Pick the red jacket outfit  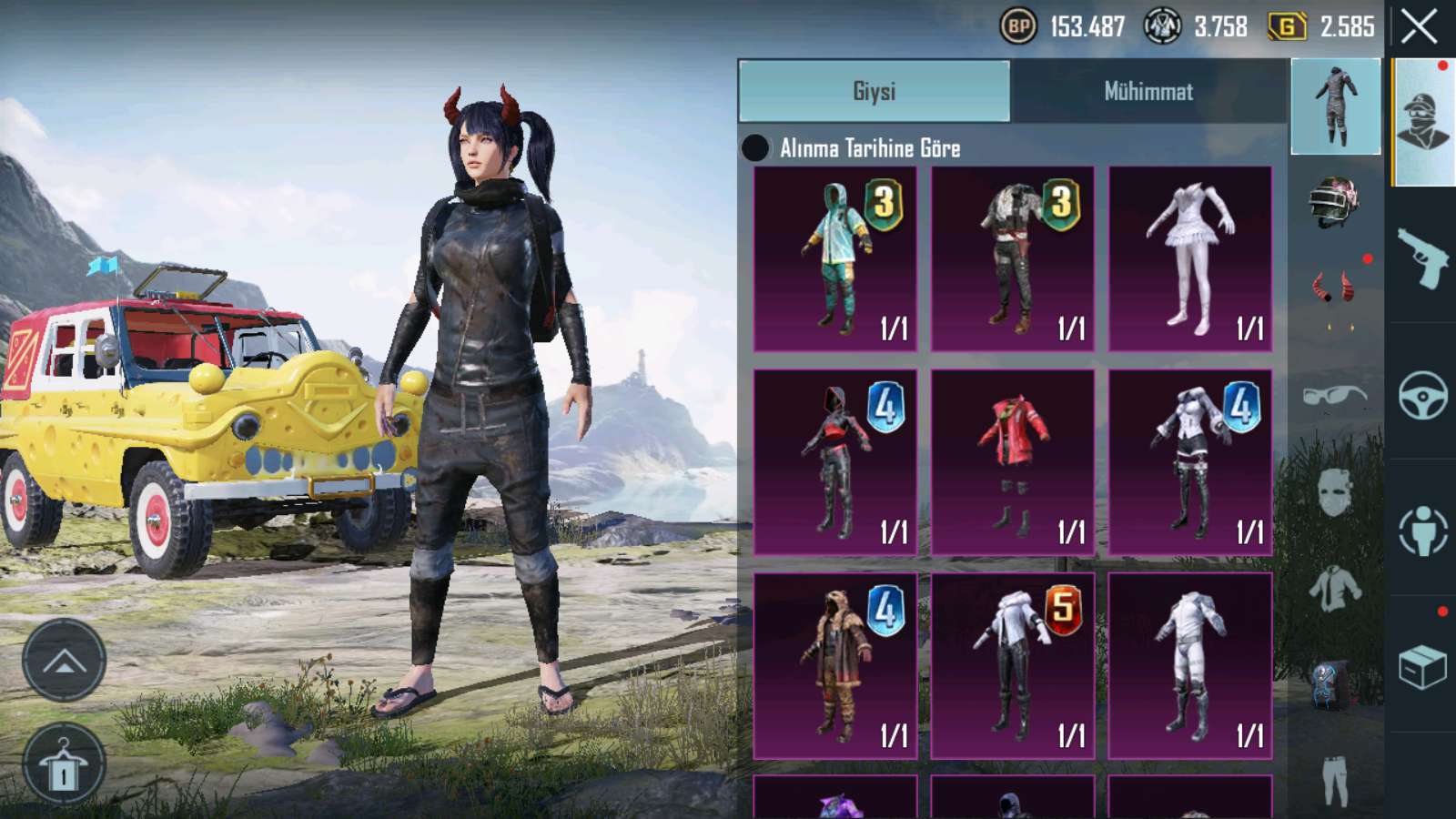(1013, 462)
